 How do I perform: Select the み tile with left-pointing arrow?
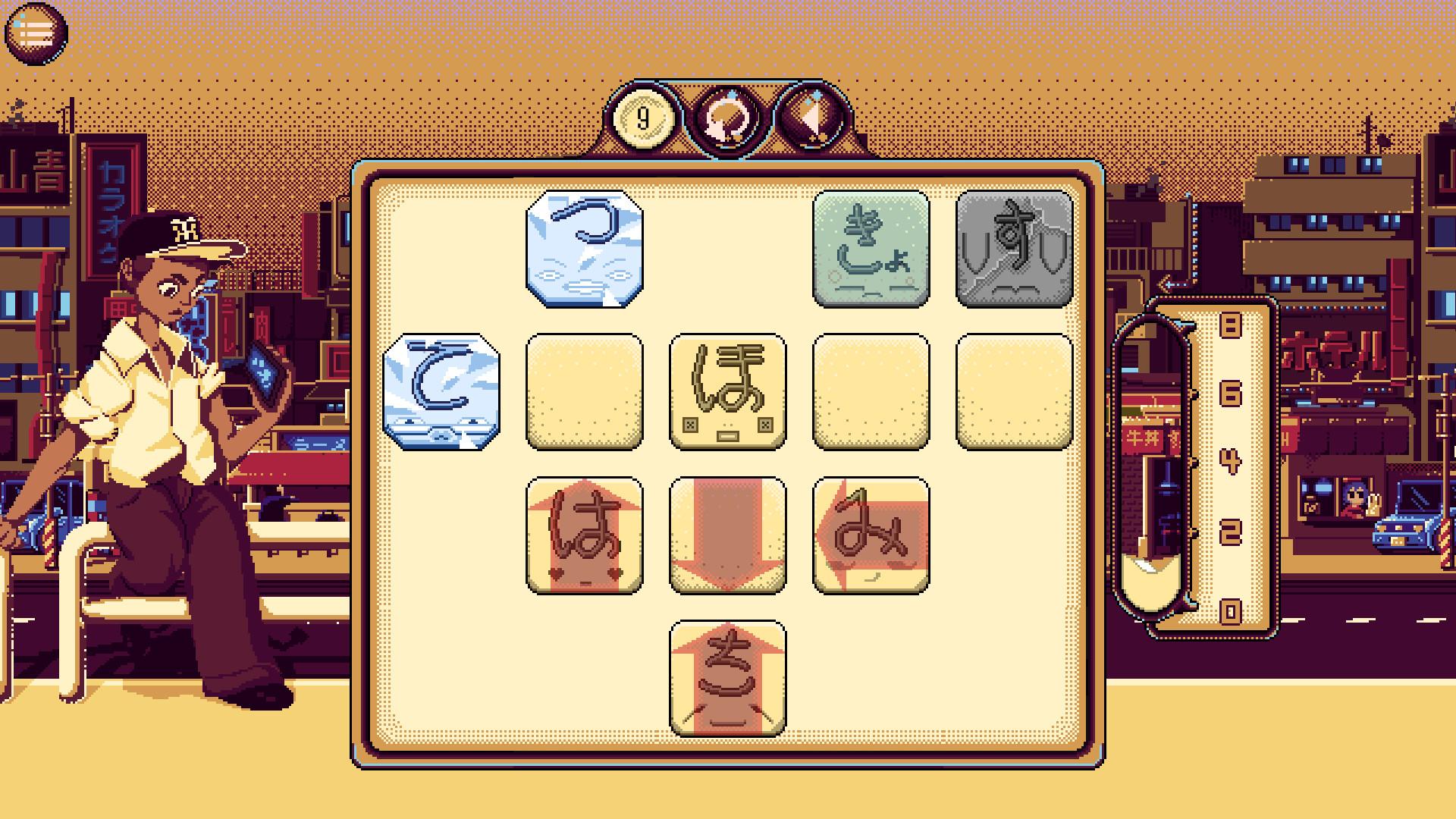tap(871, 535)
